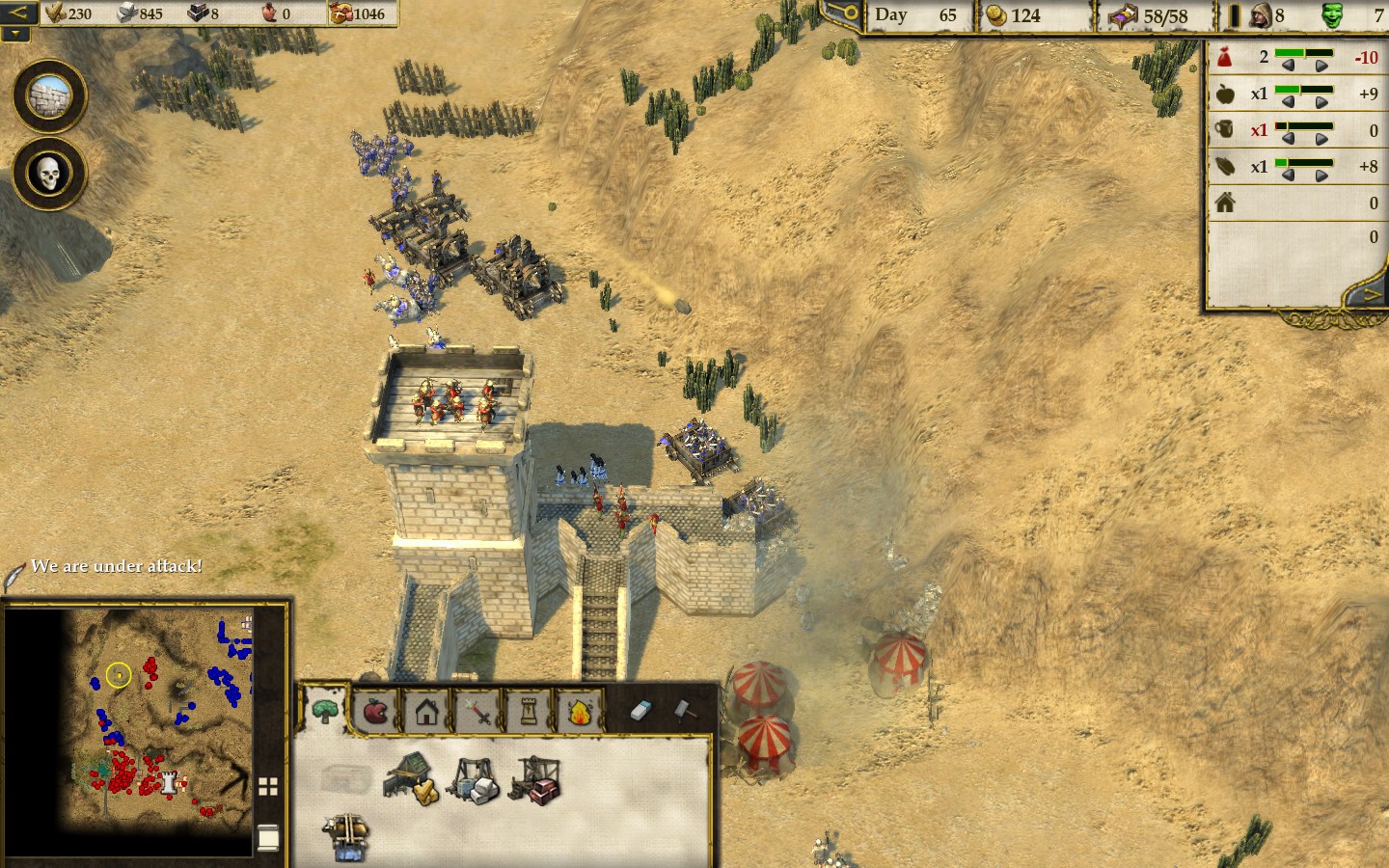Pick the stone quarry building
This screenshot has width=1389, height=868.
tap(474, 779)
